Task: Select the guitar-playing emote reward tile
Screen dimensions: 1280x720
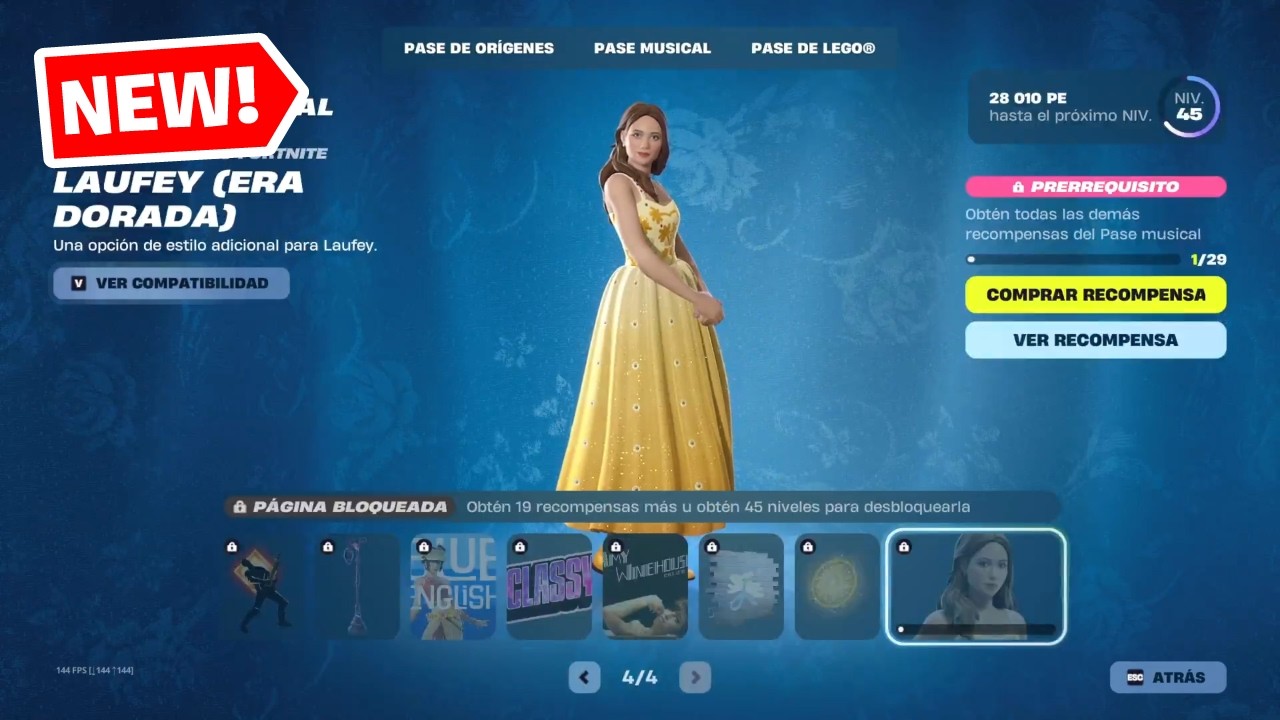Action: tap(261, 587)
